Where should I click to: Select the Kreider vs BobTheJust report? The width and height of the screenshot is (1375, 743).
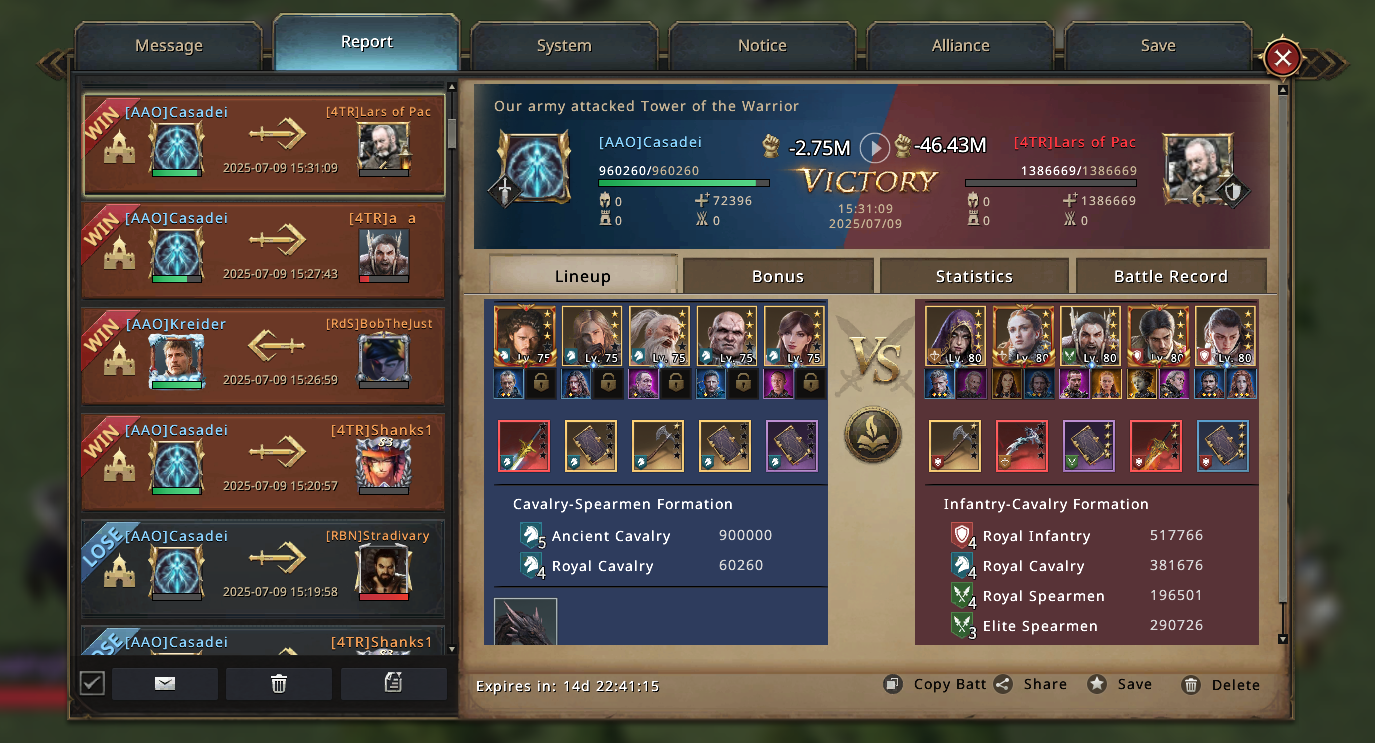tap(264, 357)
